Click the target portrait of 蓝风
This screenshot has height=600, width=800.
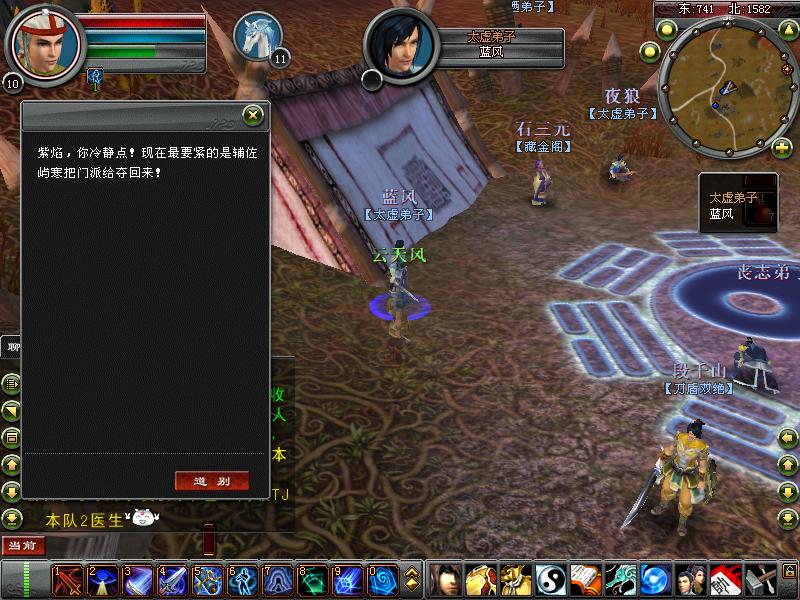[402, 46]
